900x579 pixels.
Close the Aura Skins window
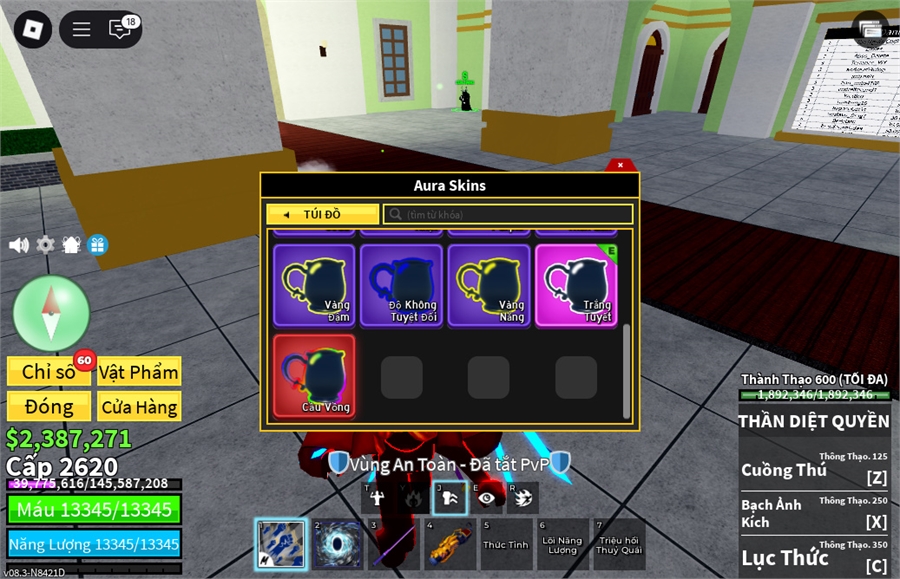click(x=620, y=165)
